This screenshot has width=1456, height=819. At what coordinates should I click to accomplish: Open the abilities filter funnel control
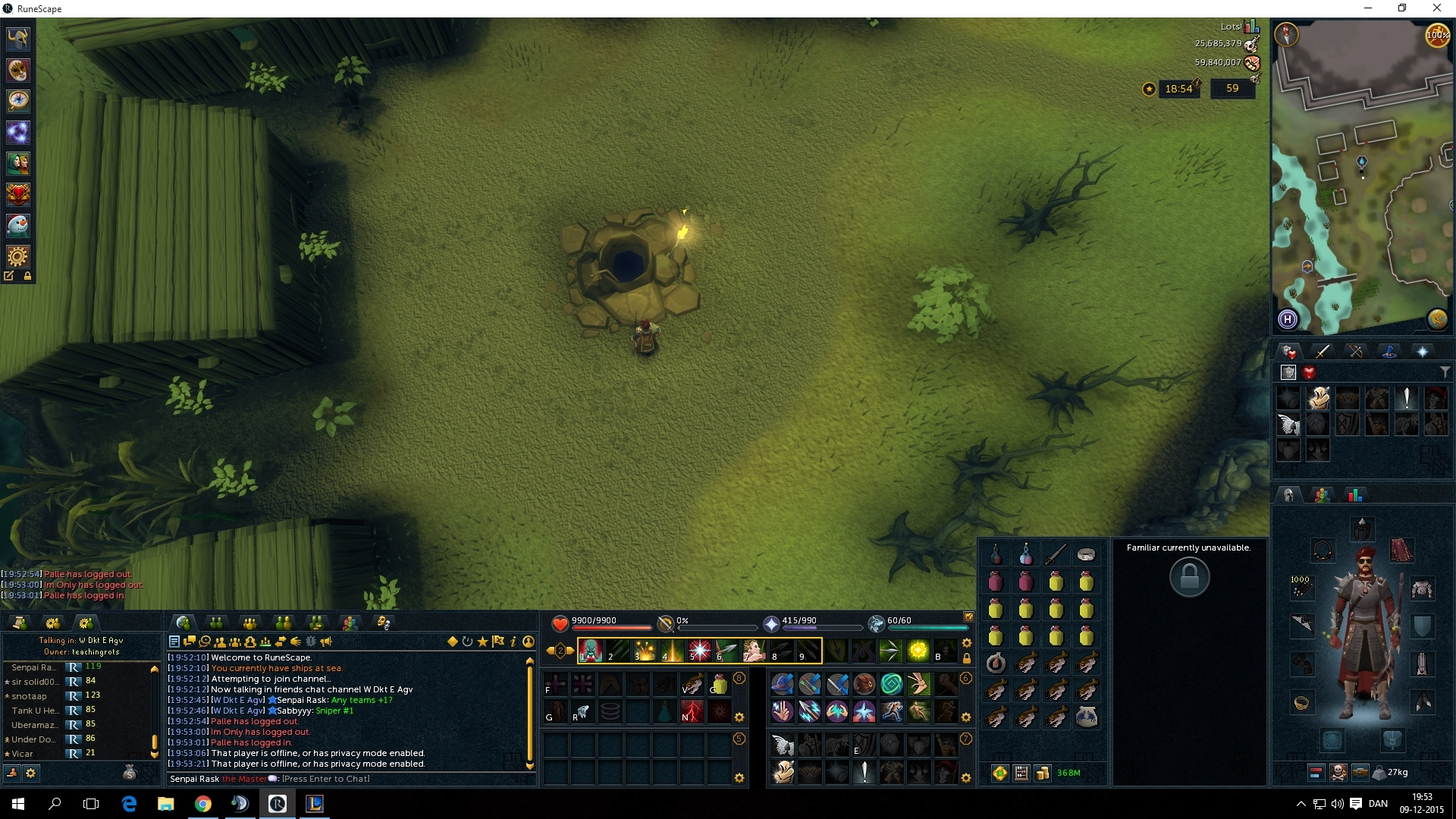coord(1446,372)
